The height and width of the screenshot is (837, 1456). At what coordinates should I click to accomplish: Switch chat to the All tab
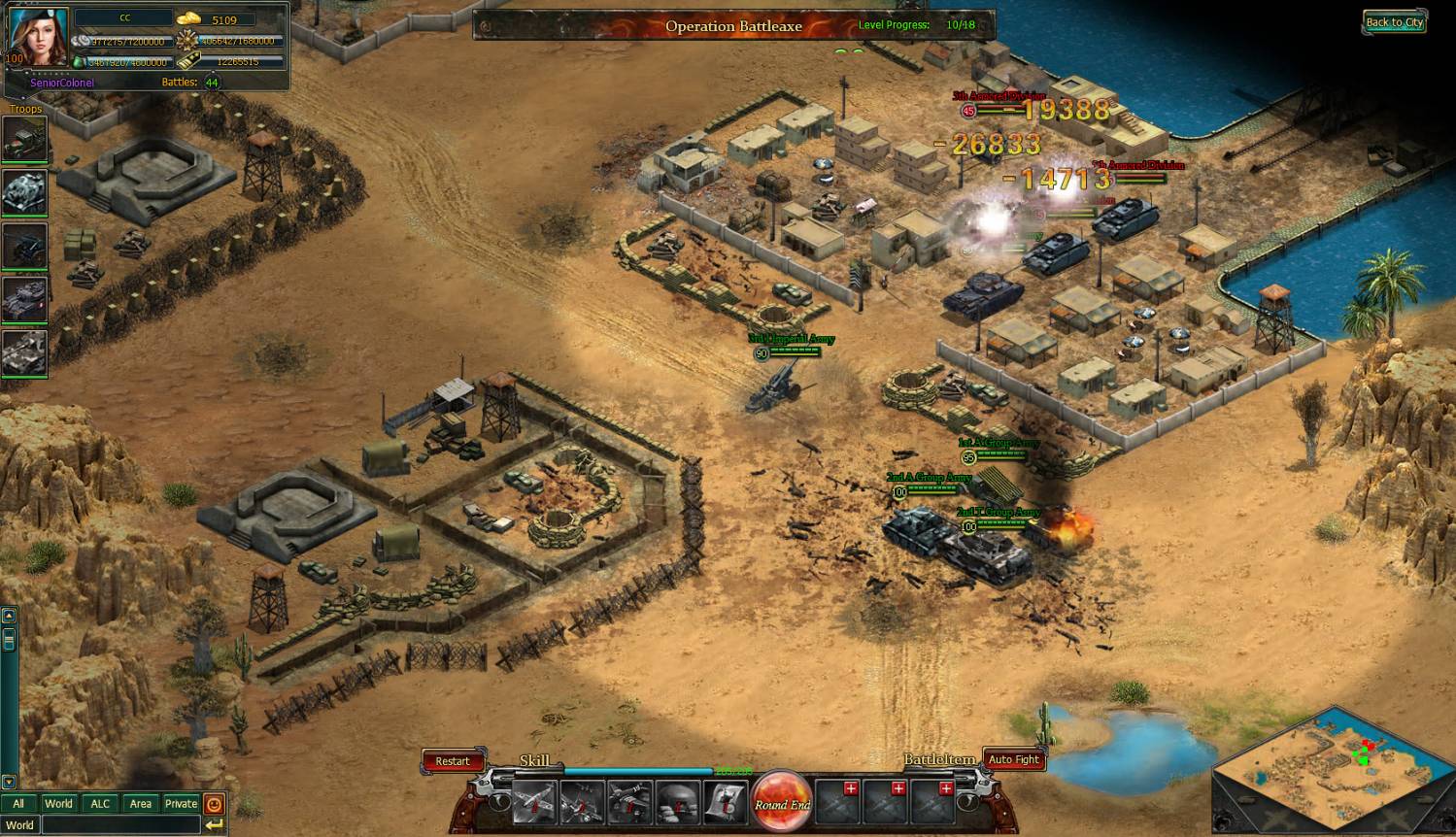[x=18, y=803]
